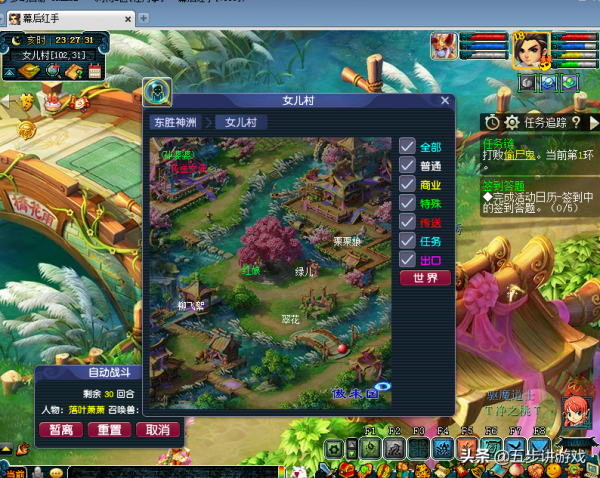Image resolution: width=600 pixels, height=478 pixels.
Task: Click the 傲来国 exit marker on map
Action: (x=355, y=394)
